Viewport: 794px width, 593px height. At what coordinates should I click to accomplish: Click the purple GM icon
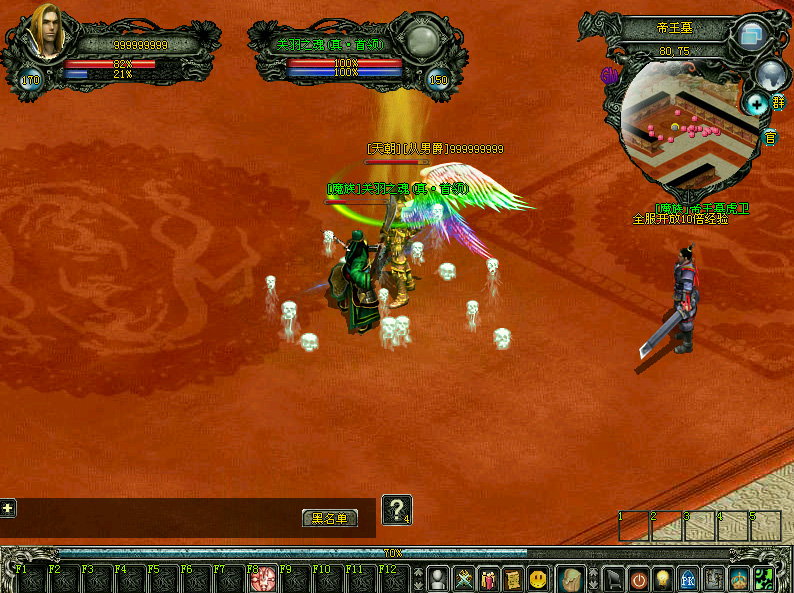(608, 75)
